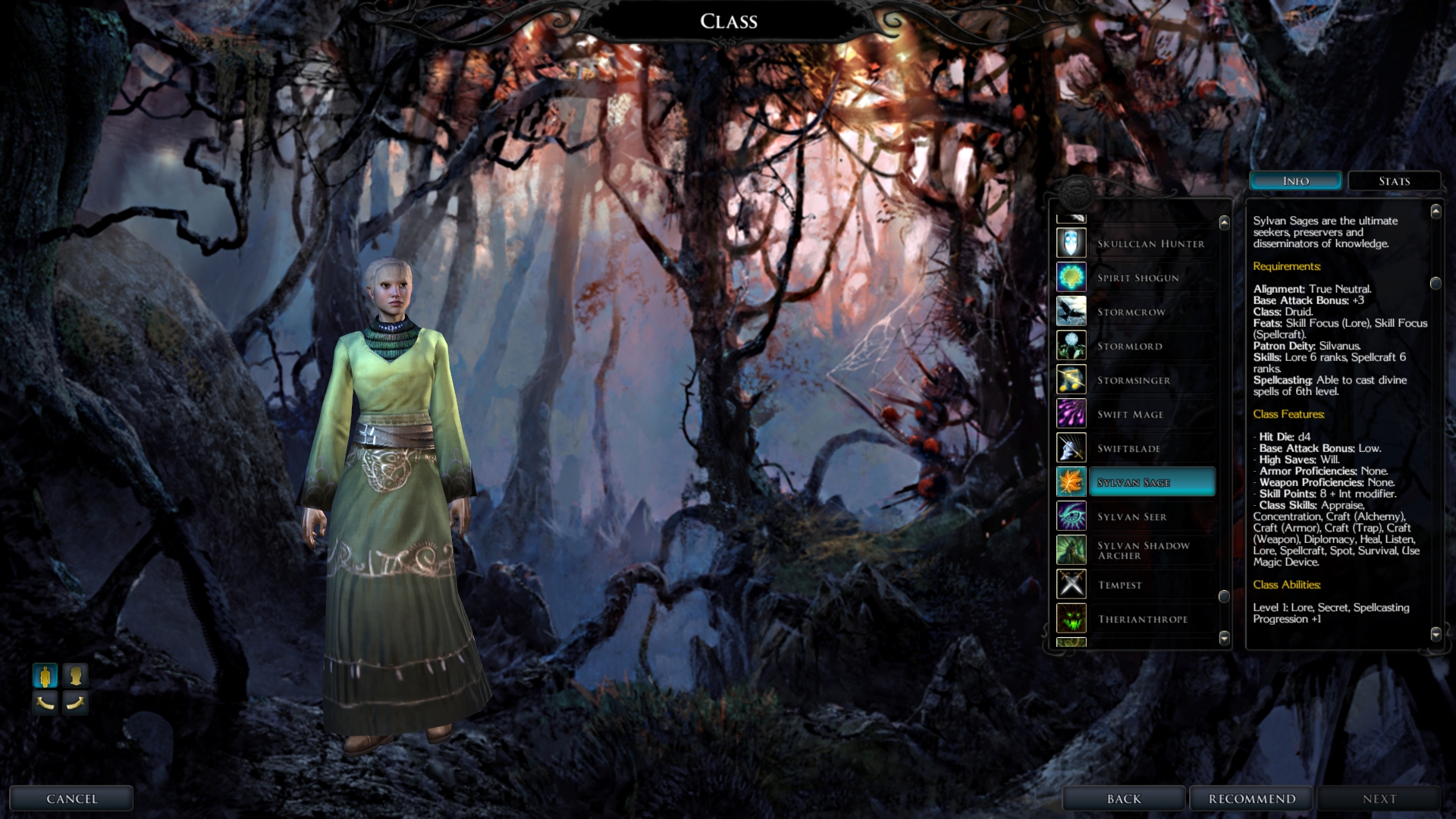Click the description panel scroll-down arrow
The height and width of the screenshot is (819, 1456).
[1436, 633]
